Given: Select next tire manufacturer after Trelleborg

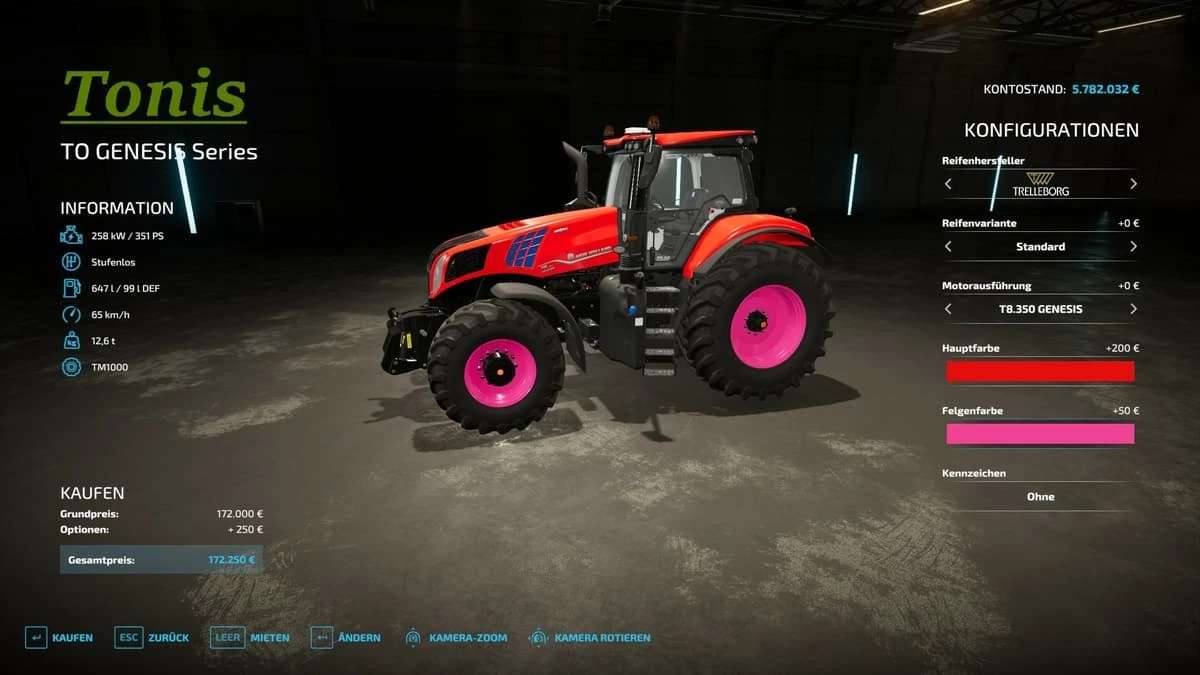Looking at the screenshot, I should coord(1133,184).
